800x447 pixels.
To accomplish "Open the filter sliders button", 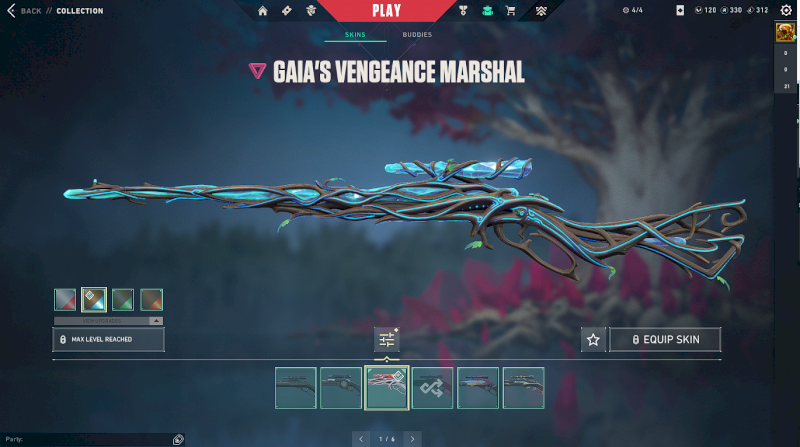I will [387, 340].
